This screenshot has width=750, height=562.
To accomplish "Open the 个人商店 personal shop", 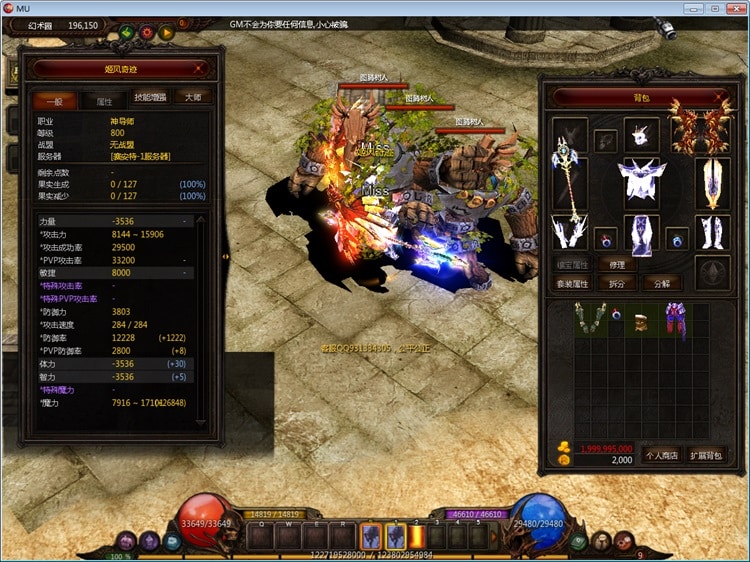I will pyautogui.click(x=660, y=455).
